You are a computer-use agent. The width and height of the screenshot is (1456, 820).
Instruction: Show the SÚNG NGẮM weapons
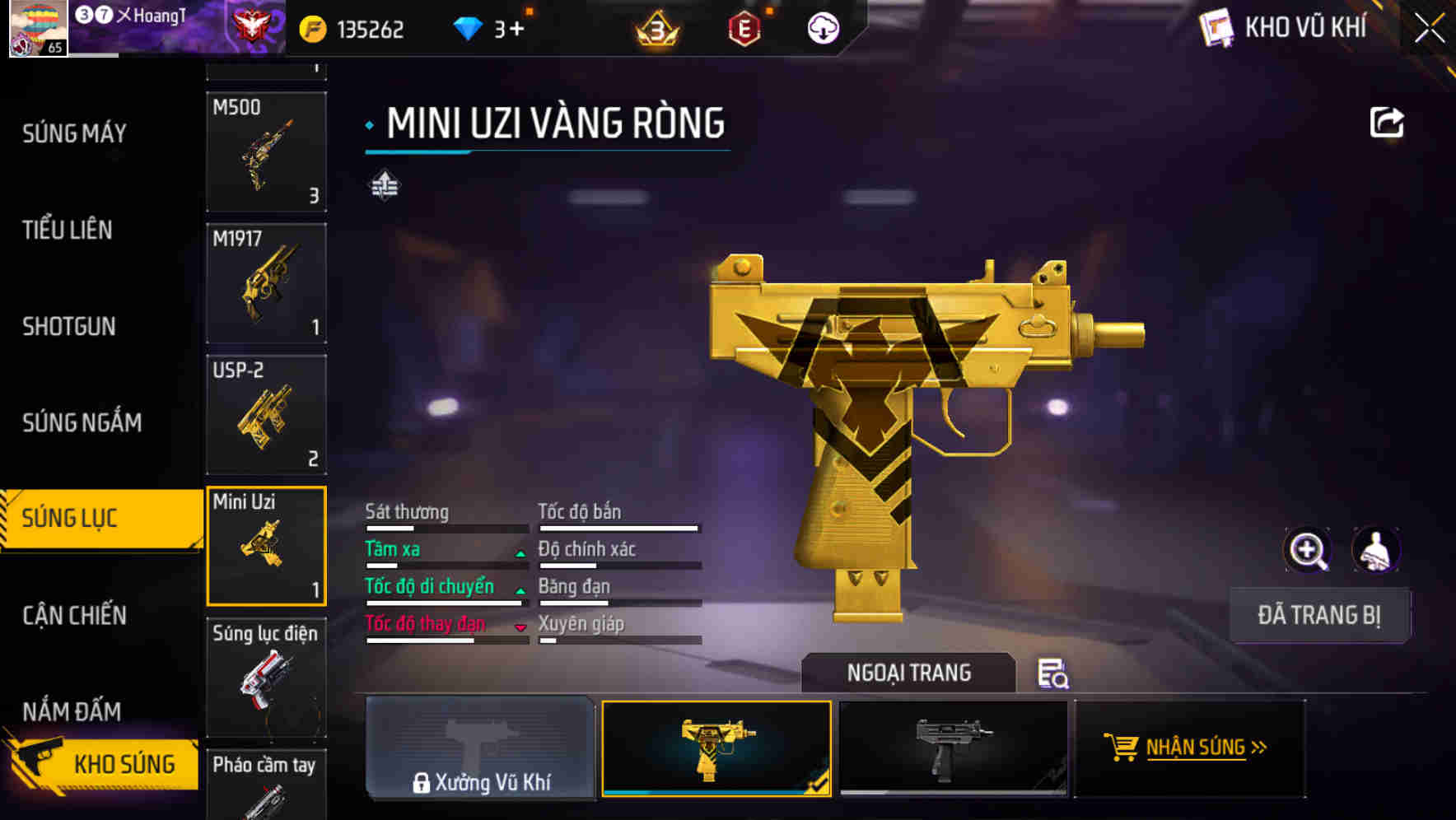pyautogui.click(x=82, y=422)
